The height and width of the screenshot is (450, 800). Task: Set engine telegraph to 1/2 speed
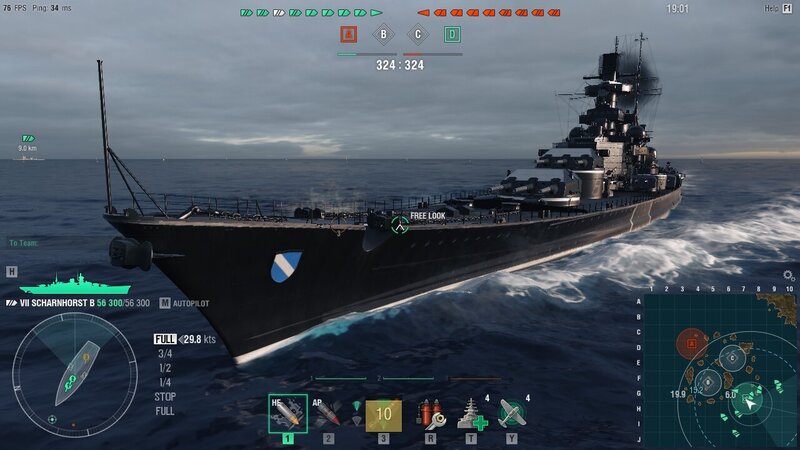164,367
